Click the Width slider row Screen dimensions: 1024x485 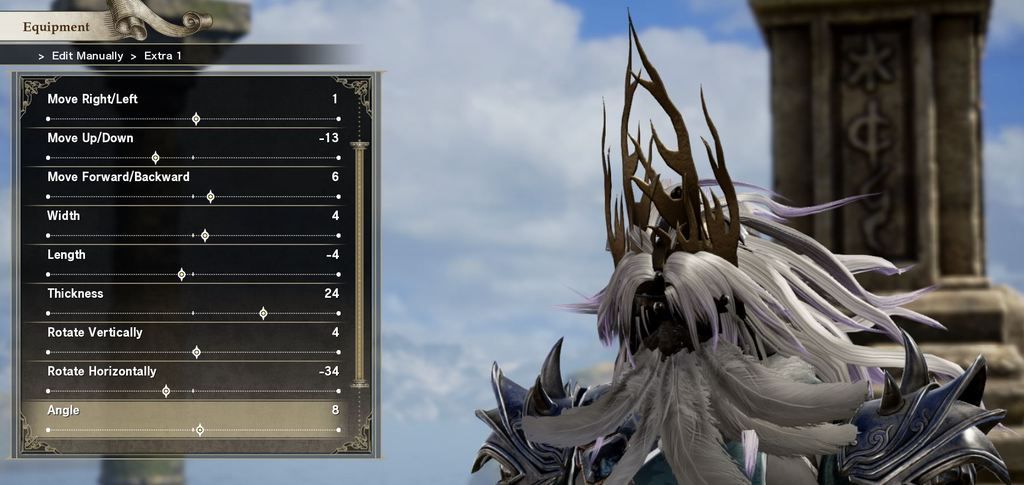[x=193, y=225]
